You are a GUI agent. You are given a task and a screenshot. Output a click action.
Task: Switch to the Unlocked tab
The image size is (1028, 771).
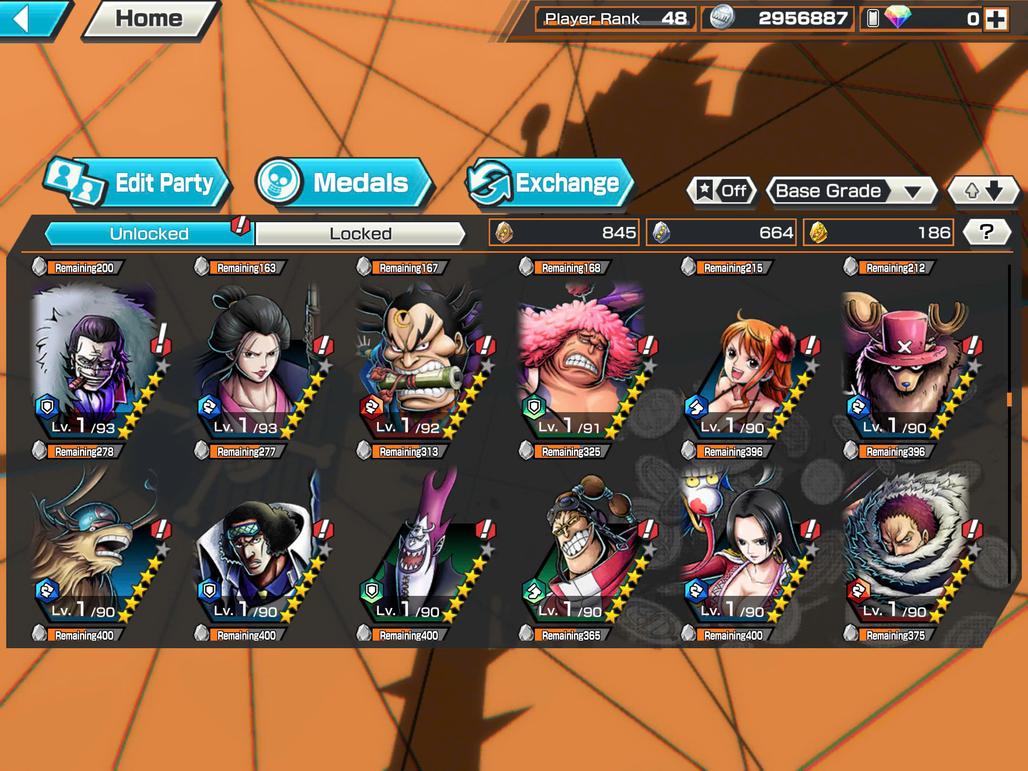(x=149, y=233)
